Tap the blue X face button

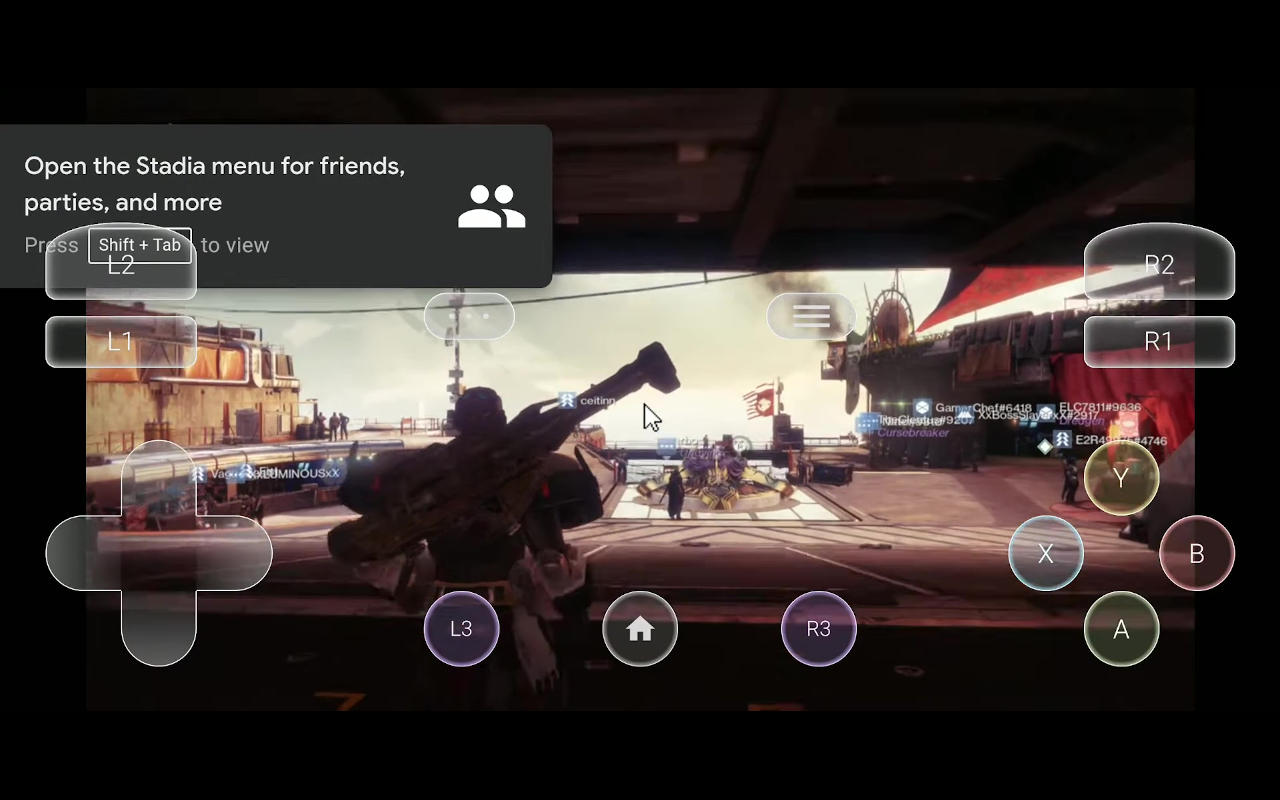tap(1046, 553)
